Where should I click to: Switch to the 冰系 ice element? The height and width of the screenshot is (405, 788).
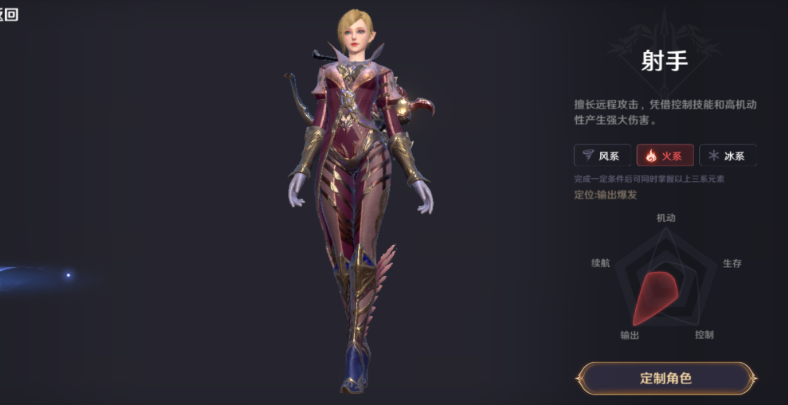[x=727, y=155]
